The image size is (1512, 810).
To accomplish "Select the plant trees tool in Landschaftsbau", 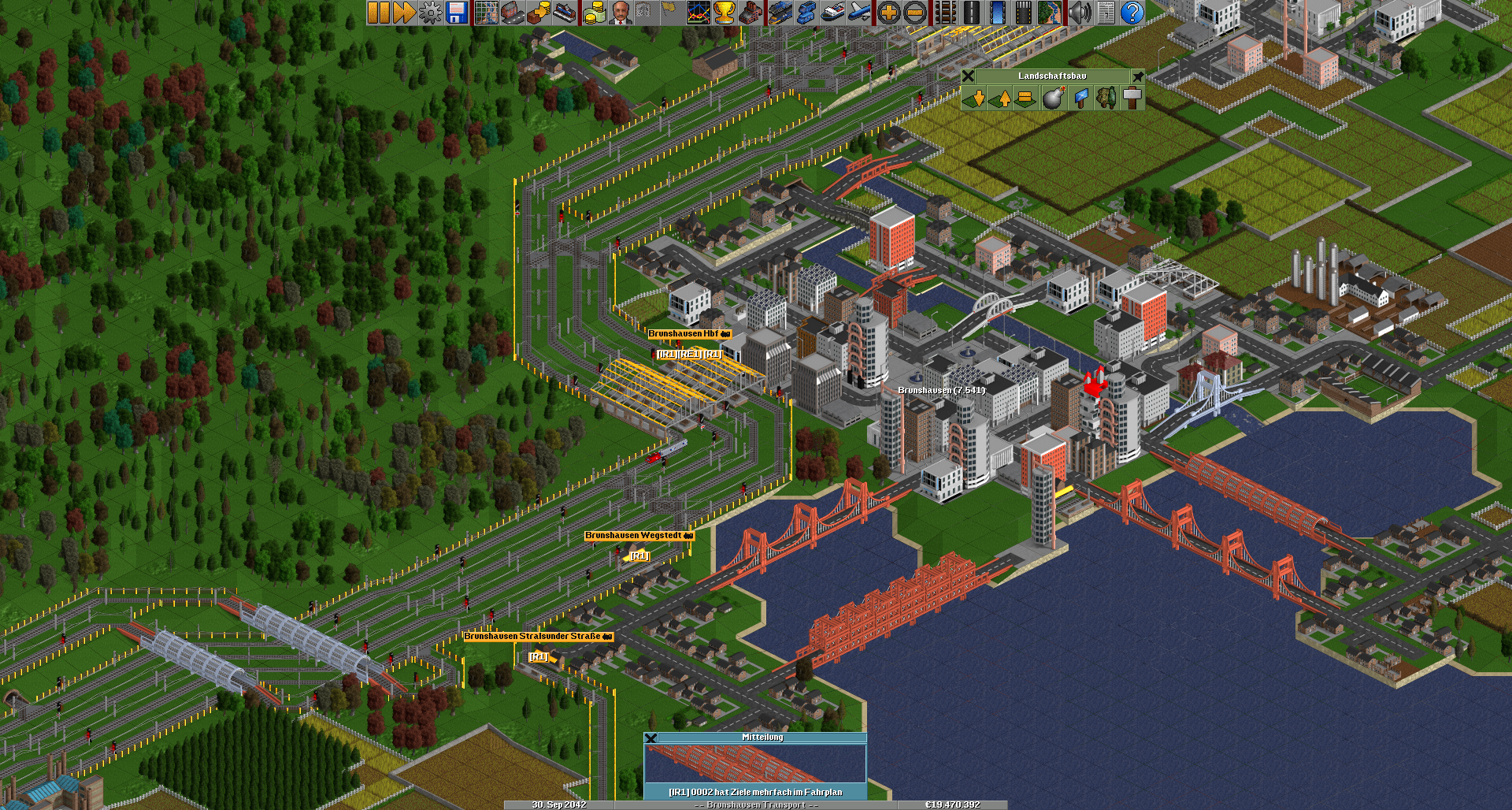I will tap(1106, 98).
